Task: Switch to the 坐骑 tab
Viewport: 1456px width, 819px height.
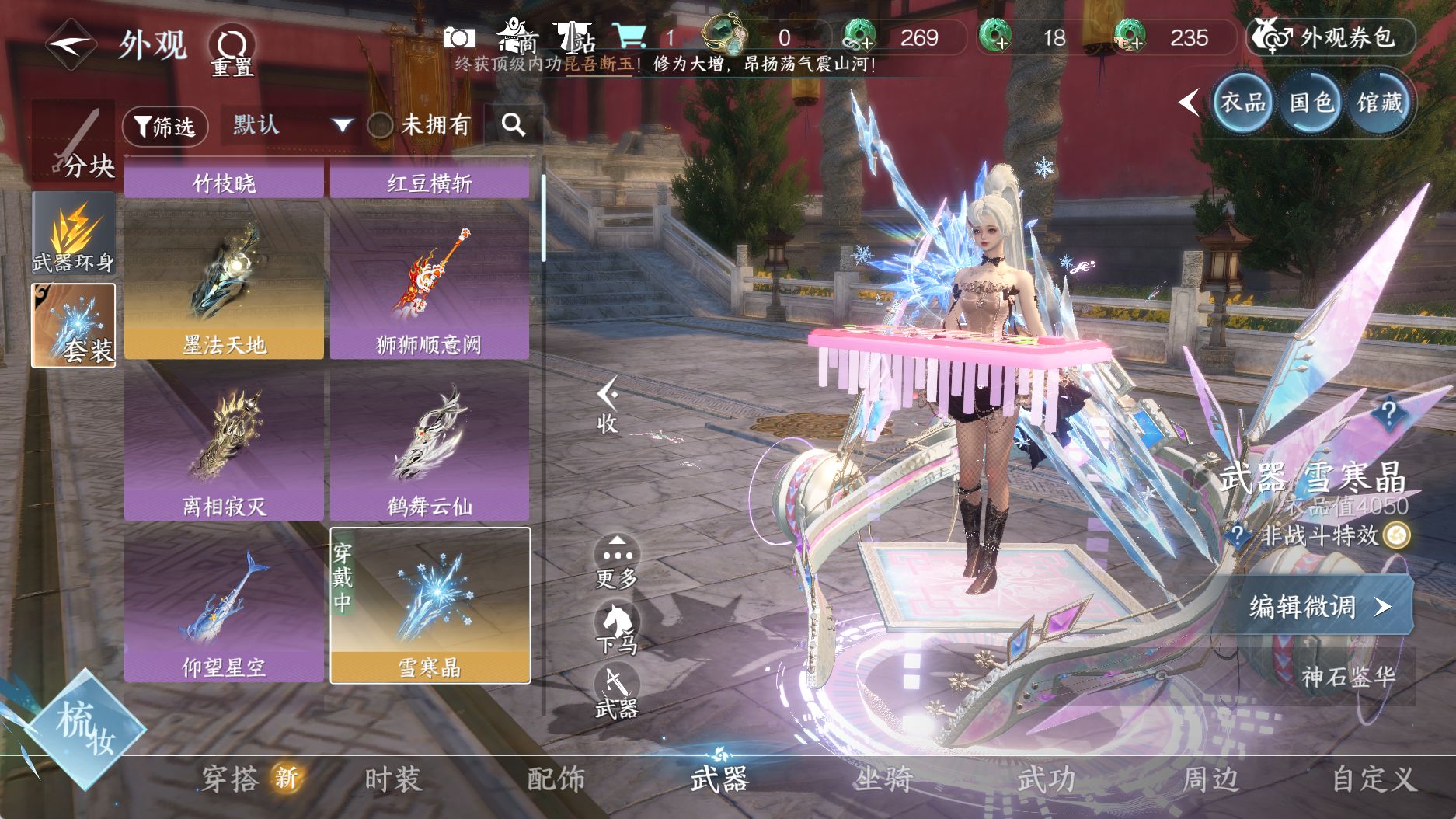Action: pyautogui.click(x=883, y=779)
